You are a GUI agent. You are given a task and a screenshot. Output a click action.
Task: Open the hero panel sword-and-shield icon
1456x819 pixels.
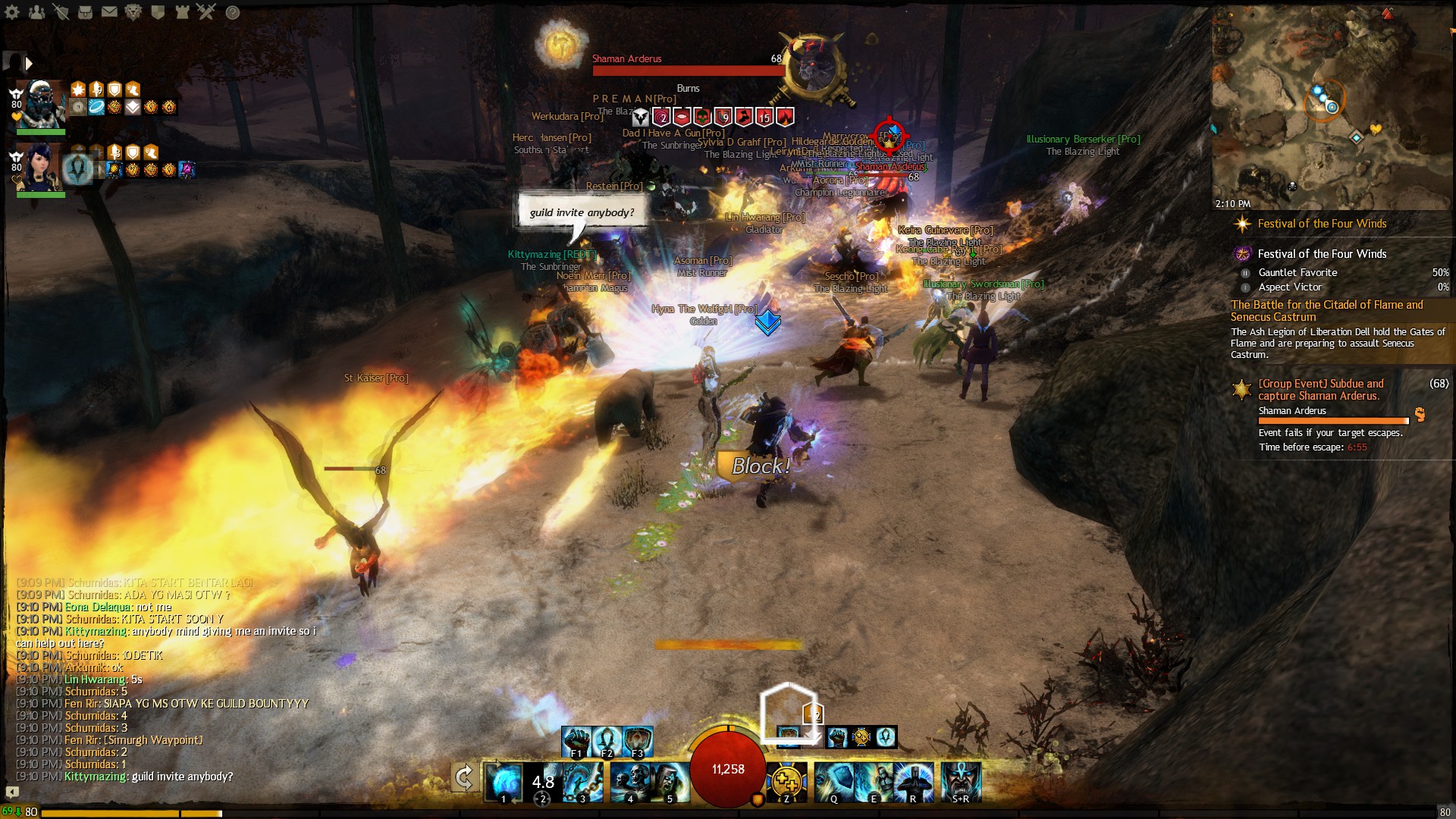[x=61, y=11]
